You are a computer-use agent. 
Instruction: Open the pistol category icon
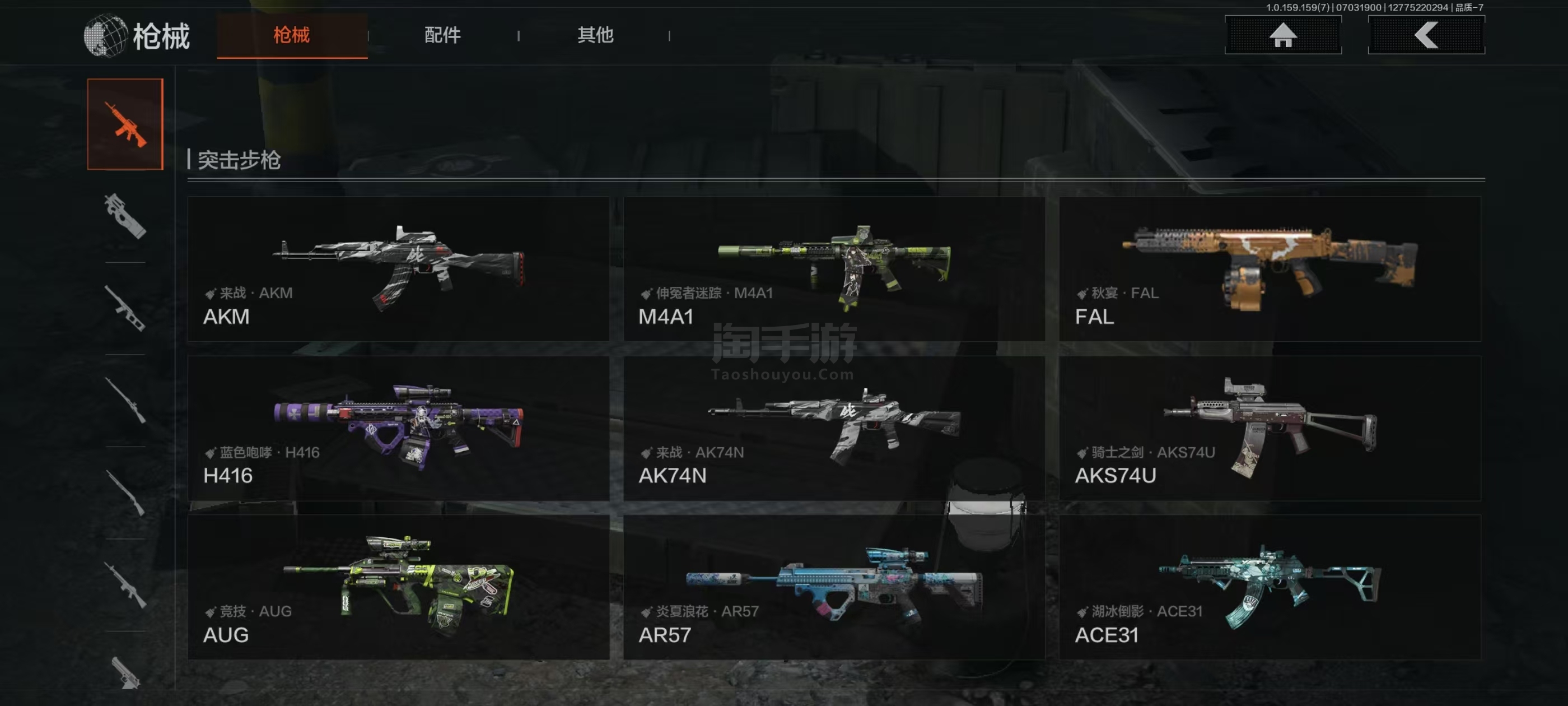click(x=125, y=673)
